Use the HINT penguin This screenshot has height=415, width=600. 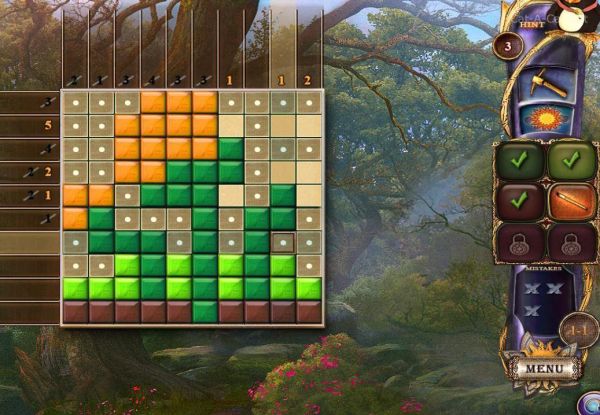(x=573, y=16)
